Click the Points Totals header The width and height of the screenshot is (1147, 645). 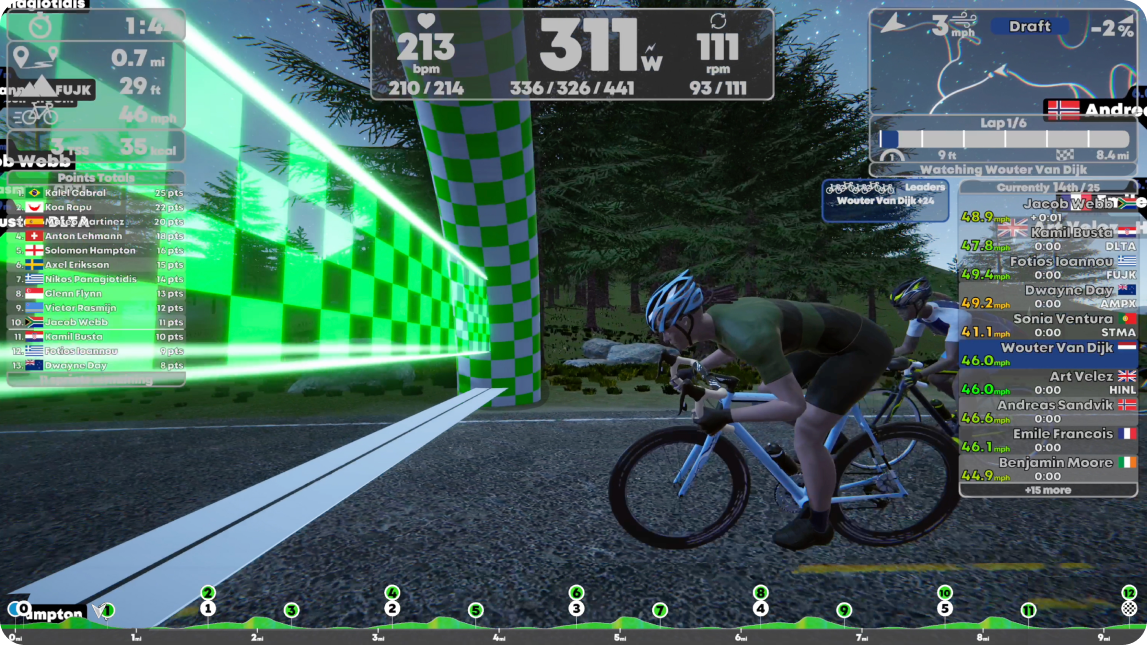96,178
